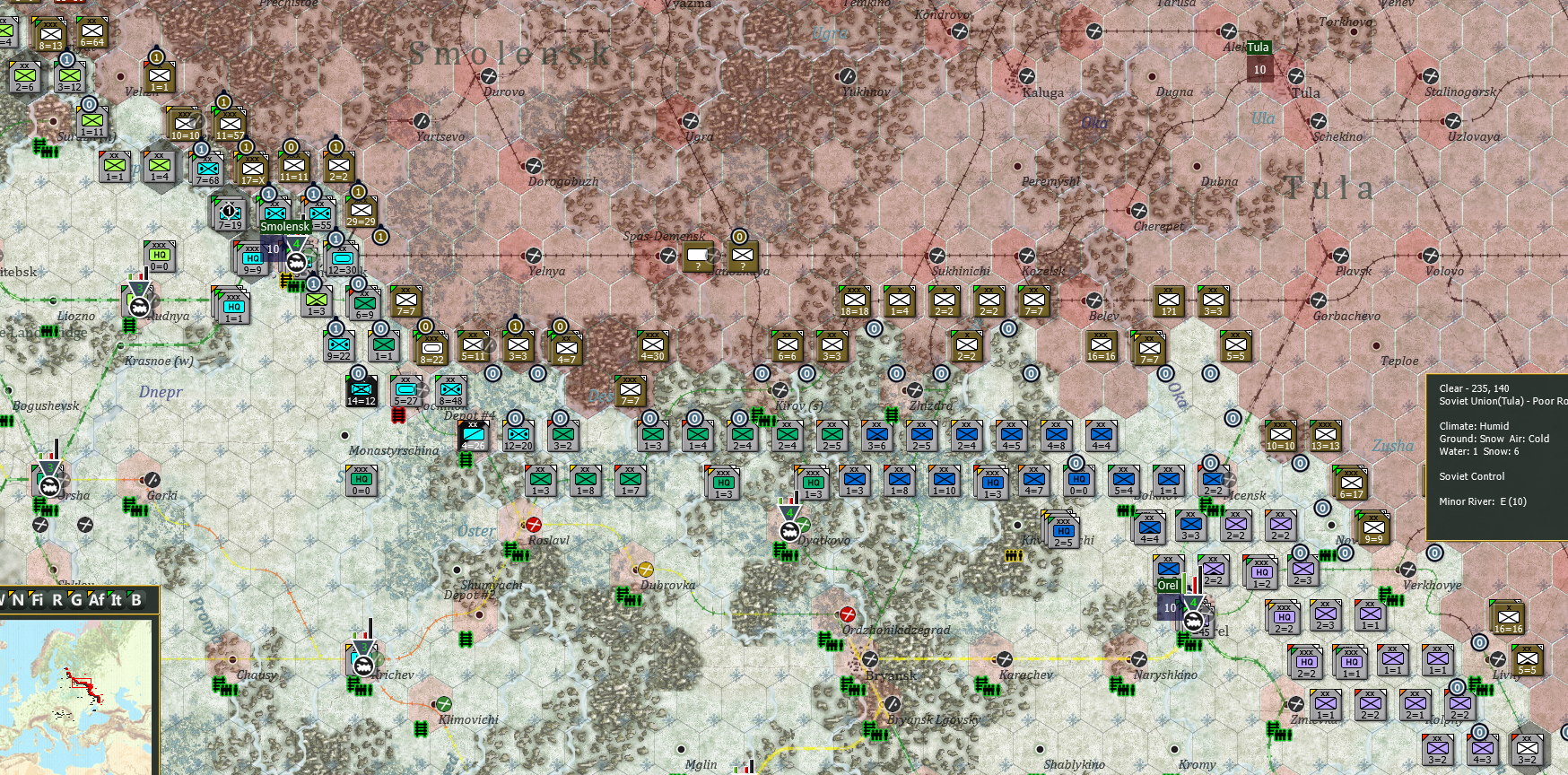The height and width of the screenshot is (775, 1568).
Task: Click the Orel city label
Action: click(1168, 585)
